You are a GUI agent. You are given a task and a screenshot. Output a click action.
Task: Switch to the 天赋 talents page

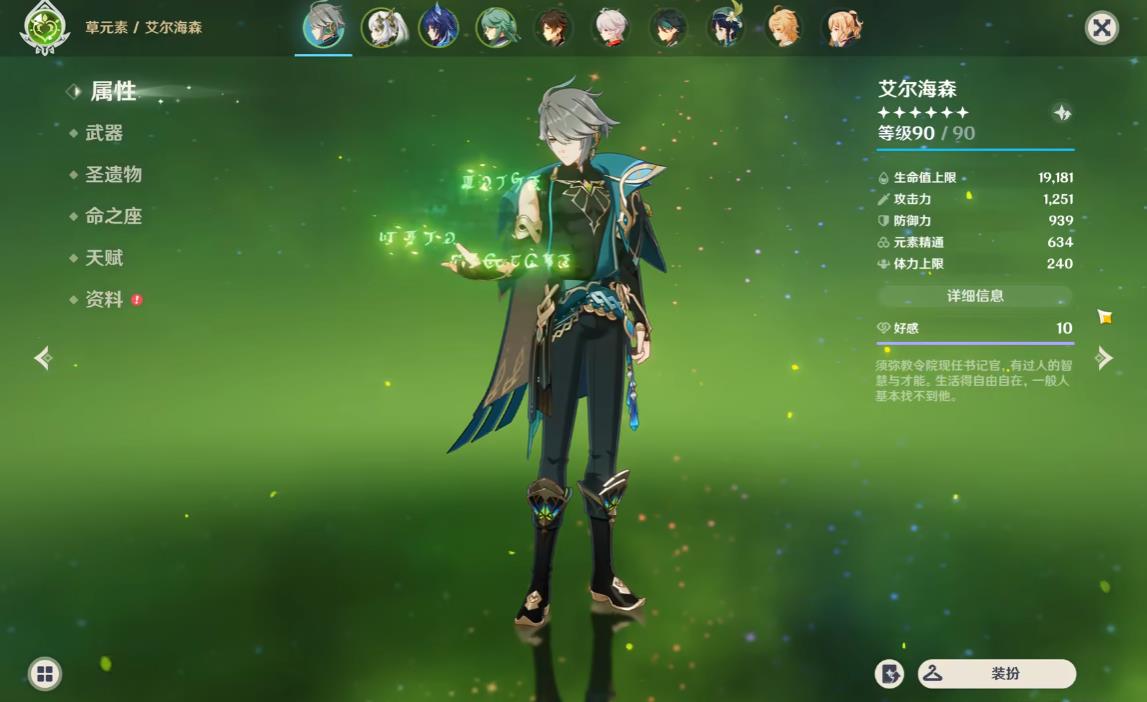click(x=104, y=258)
